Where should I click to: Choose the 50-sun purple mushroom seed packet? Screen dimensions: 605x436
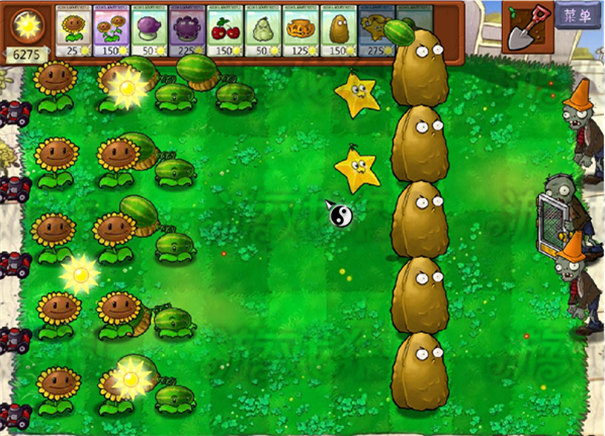(x=148, y=30)
